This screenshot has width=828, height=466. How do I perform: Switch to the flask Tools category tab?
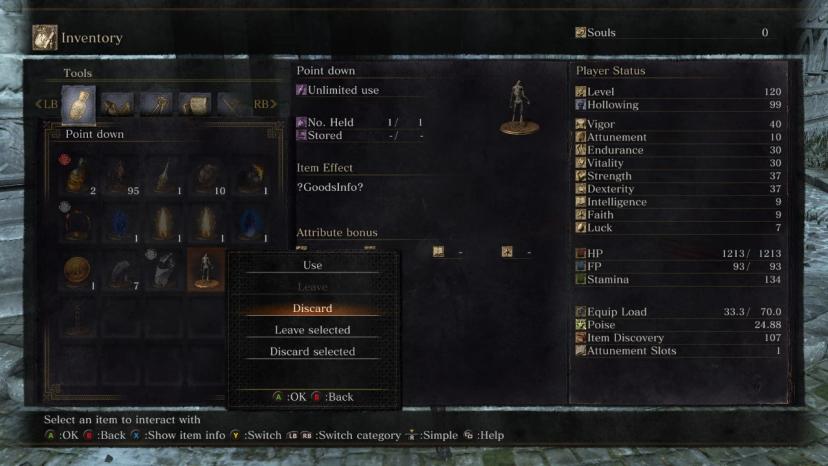point(78,103)
